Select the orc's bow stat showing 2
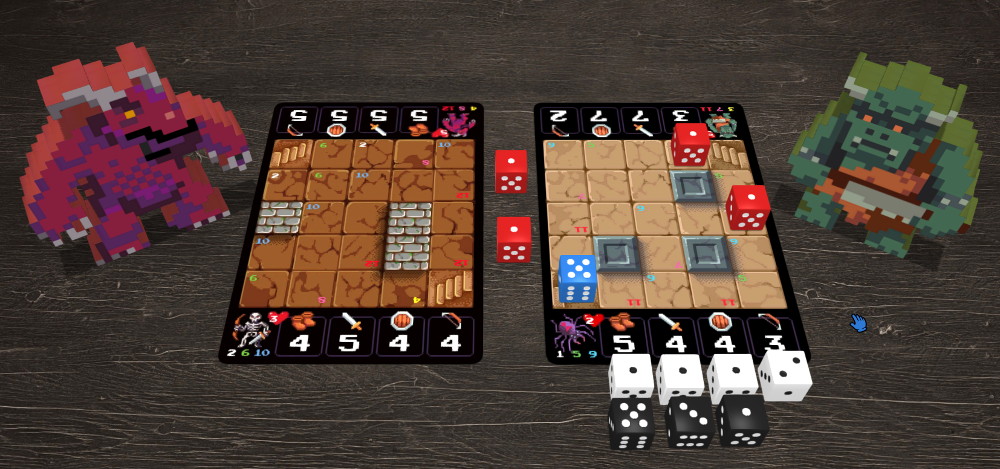Viewport: 1000px width, 469px height. [x=558, y=122]
